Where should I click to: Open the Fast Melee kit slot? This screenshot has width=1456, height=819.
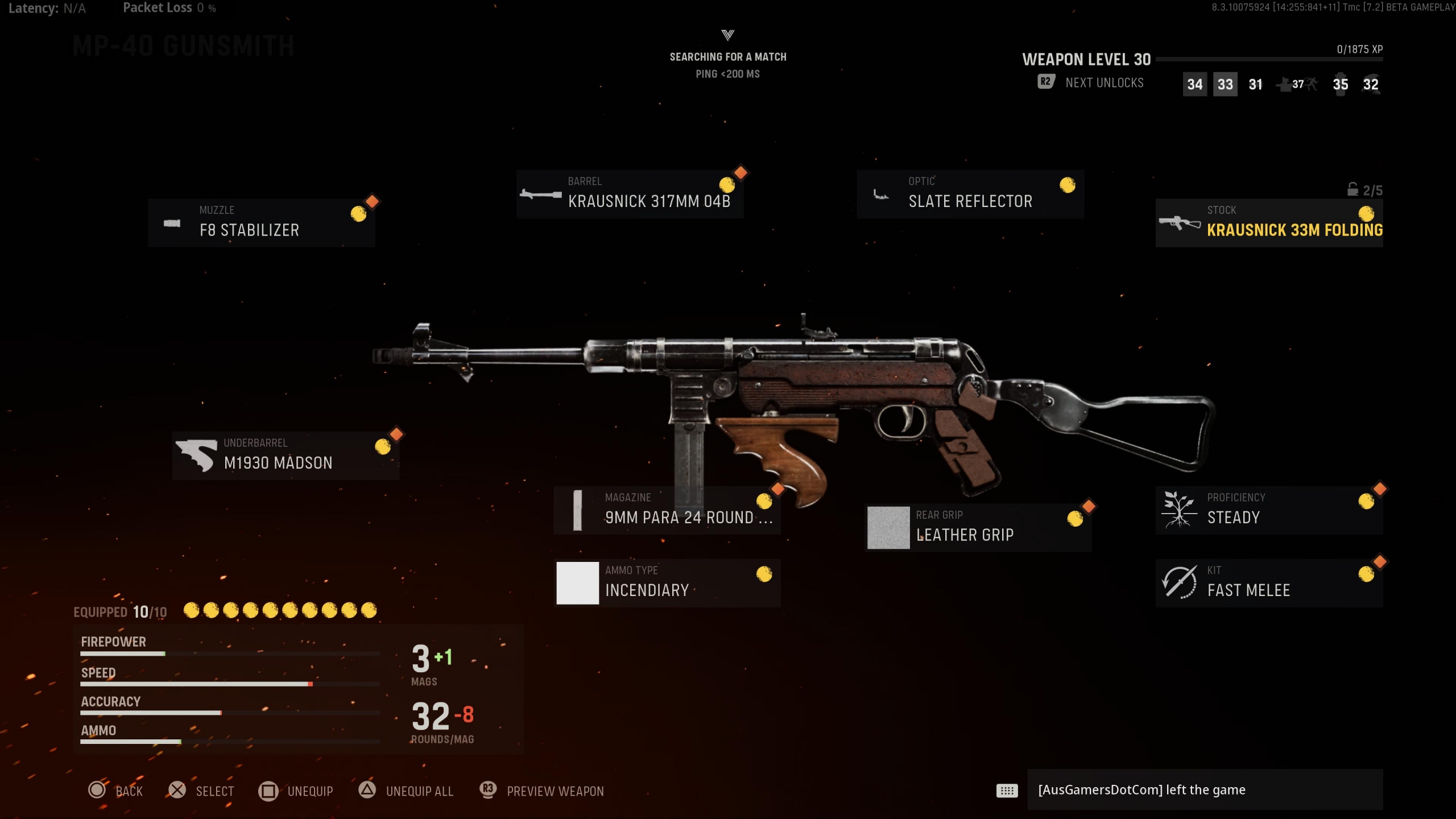(1269, 583)
